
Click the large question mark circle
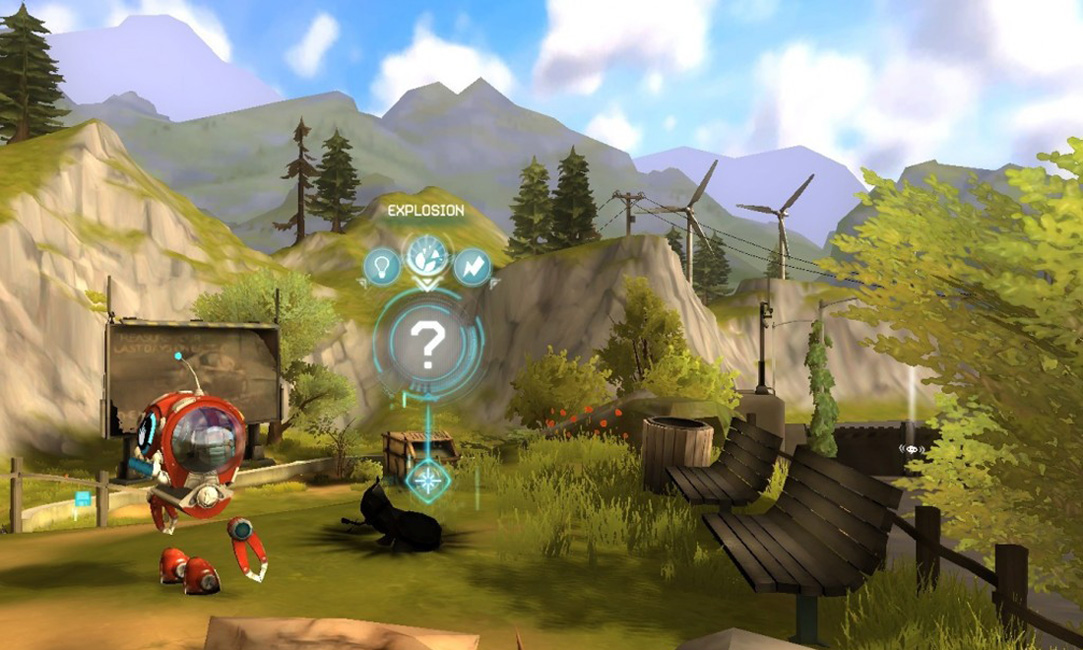[x=428, y=345]
